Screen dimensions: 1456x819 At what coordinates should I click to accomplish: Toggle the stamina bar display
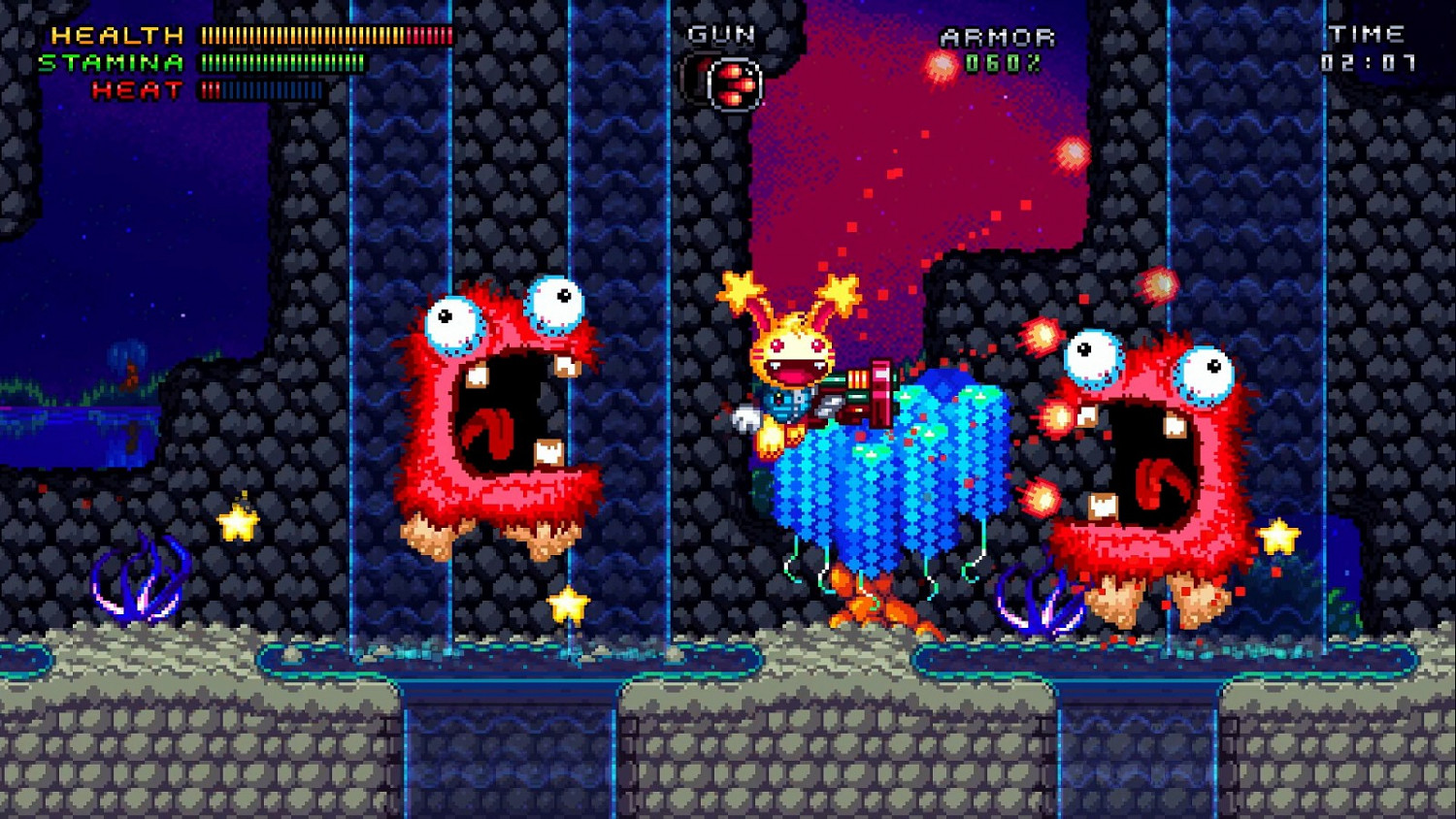pyautogui.click(x=281, y=63)
